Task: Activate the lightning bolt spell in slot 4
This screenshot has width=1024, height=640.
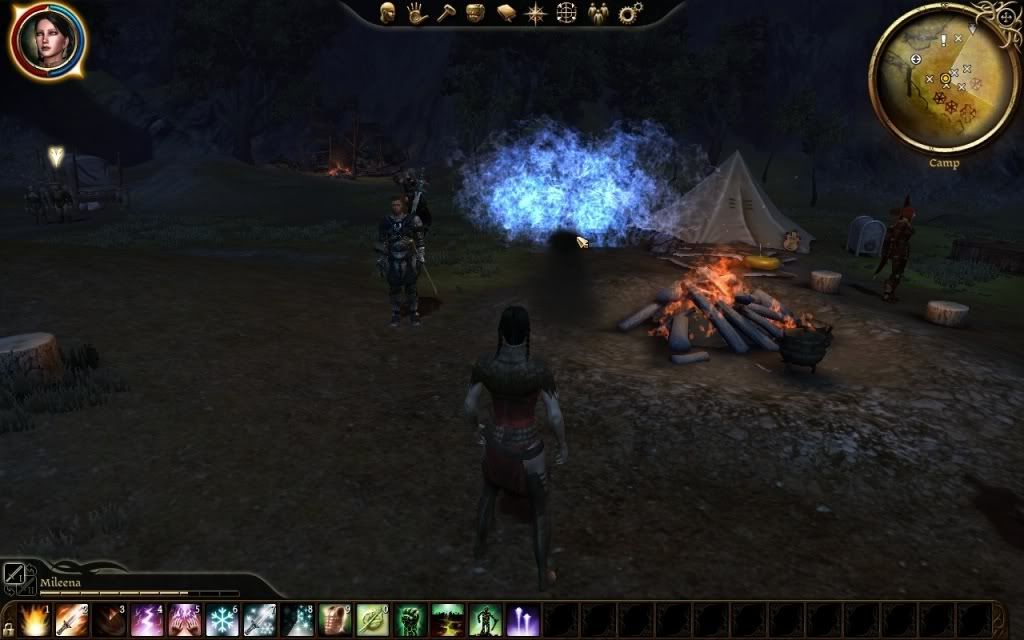Action: coord(147,620)
